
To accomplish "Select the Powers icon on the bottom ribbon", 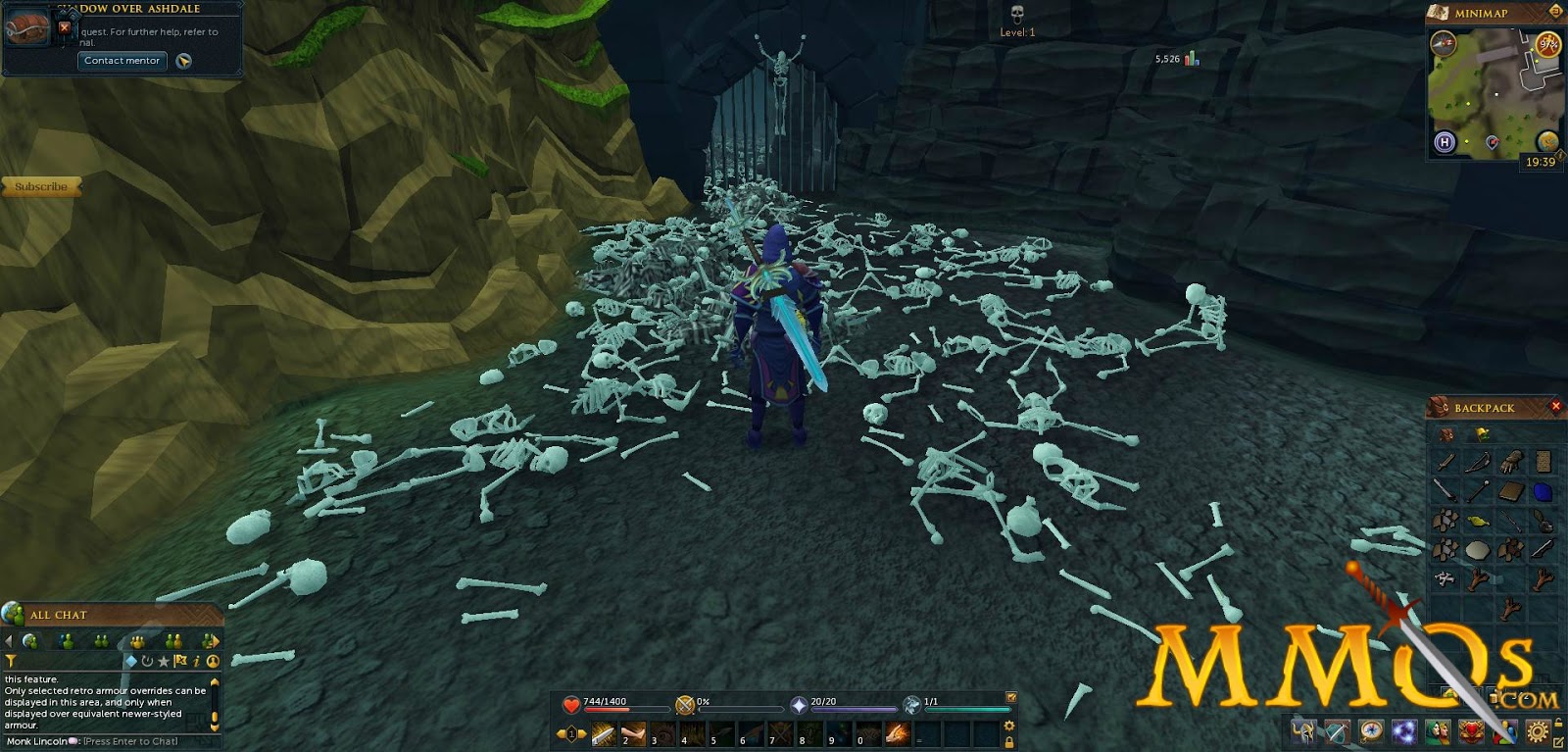I will coord(1406,730).
